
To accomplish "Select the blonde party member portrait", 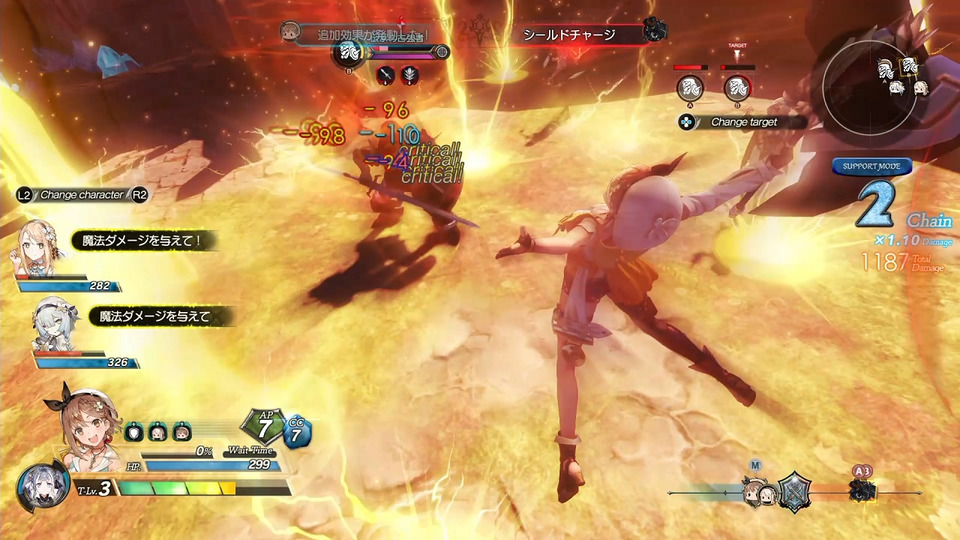I will [38, 245].
